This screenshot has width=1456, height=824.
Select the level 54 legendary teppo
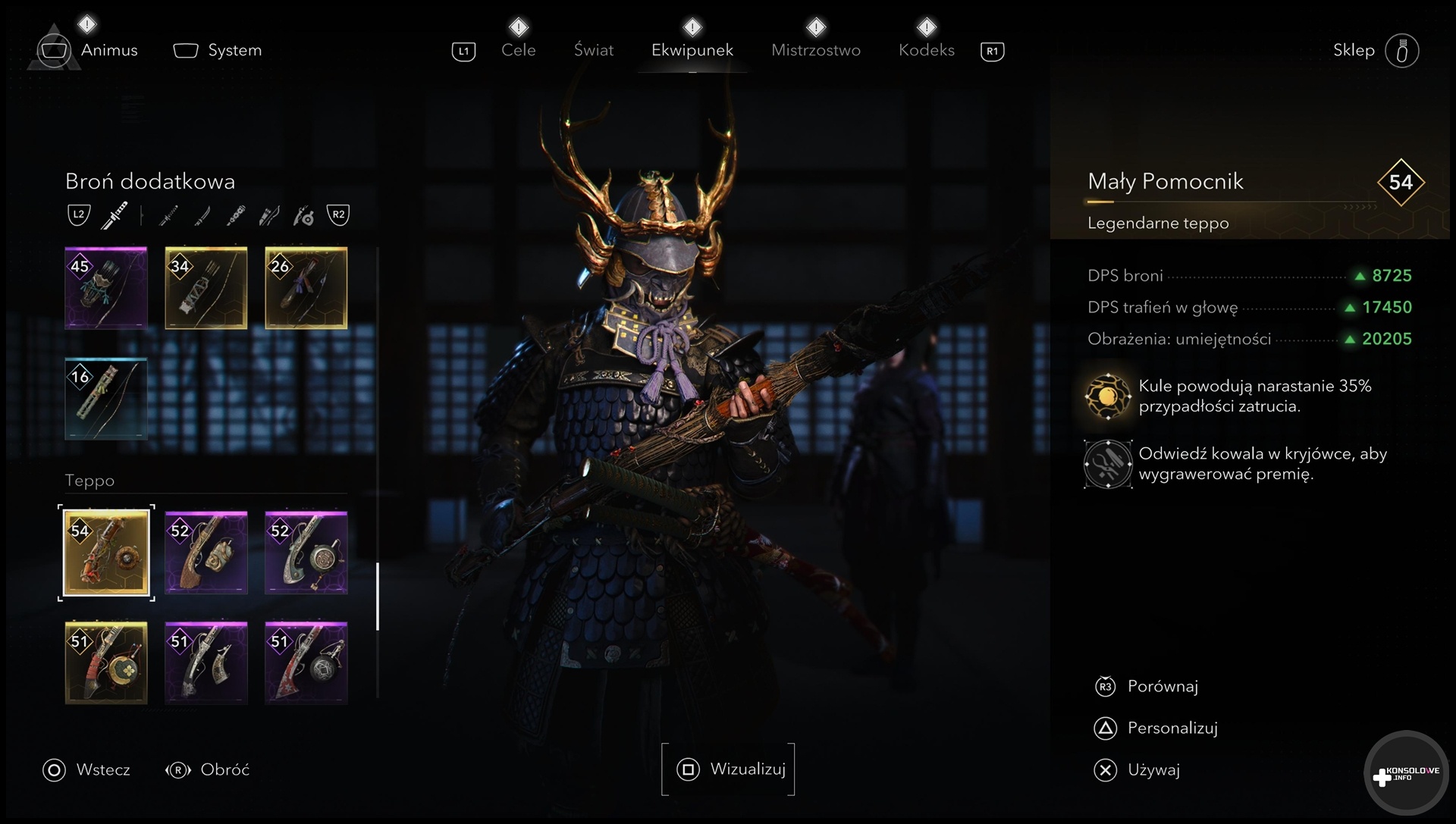(x=106, y=553)
